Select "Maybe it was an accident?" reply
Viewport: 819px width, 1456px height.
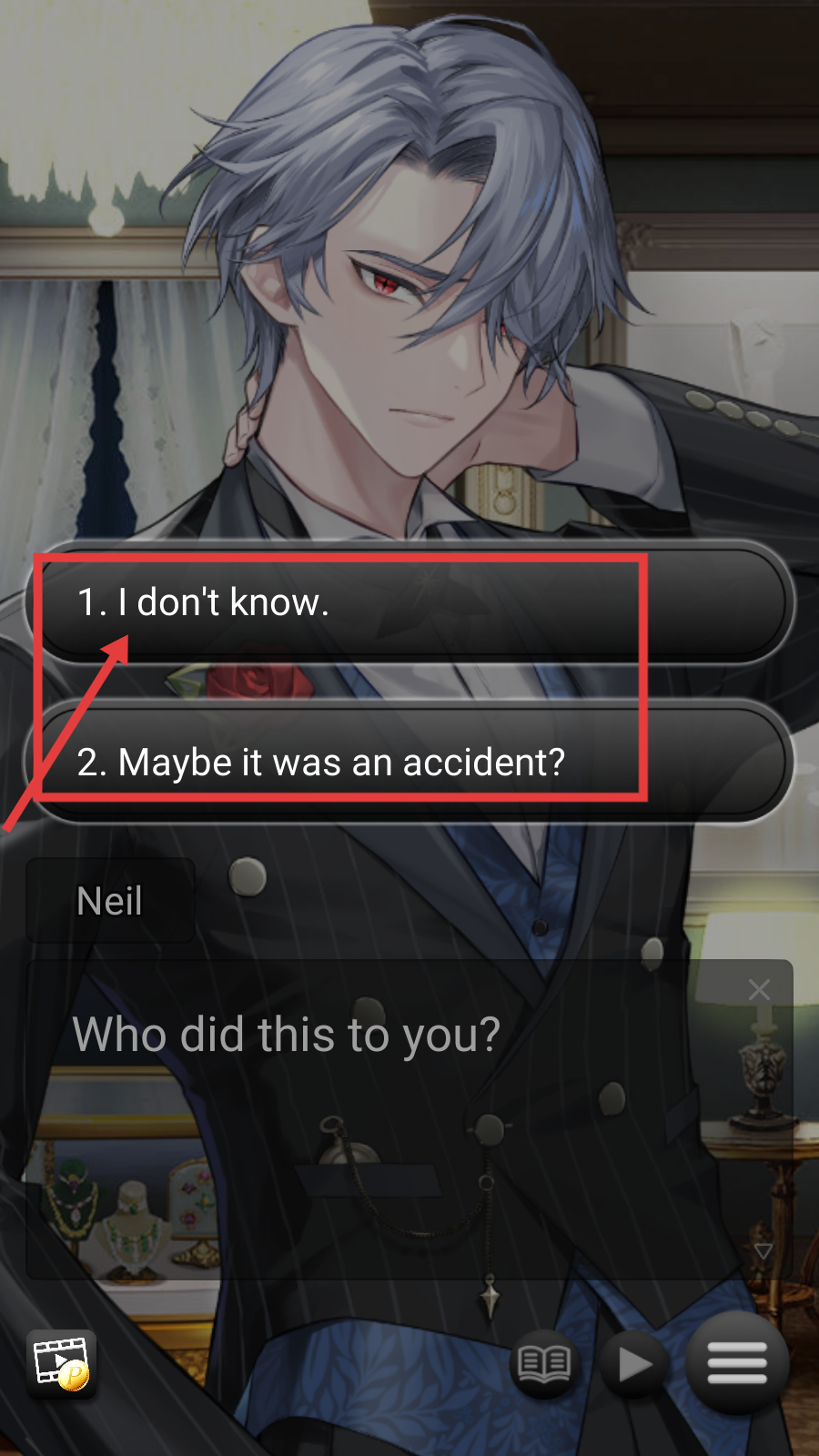409,763
